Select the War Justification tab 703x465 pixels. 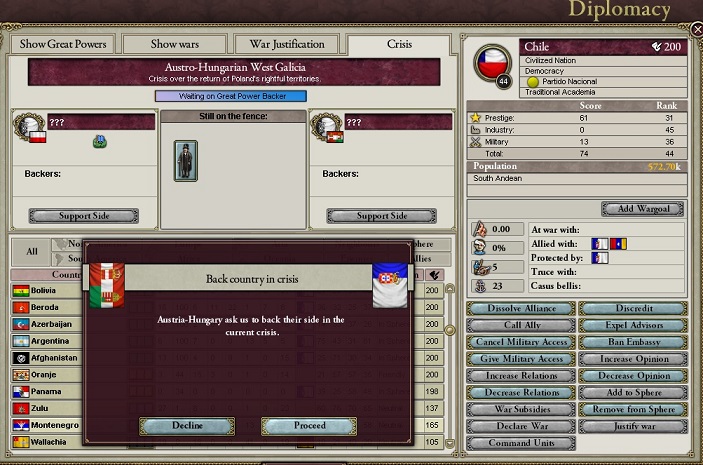click(285, 44)
